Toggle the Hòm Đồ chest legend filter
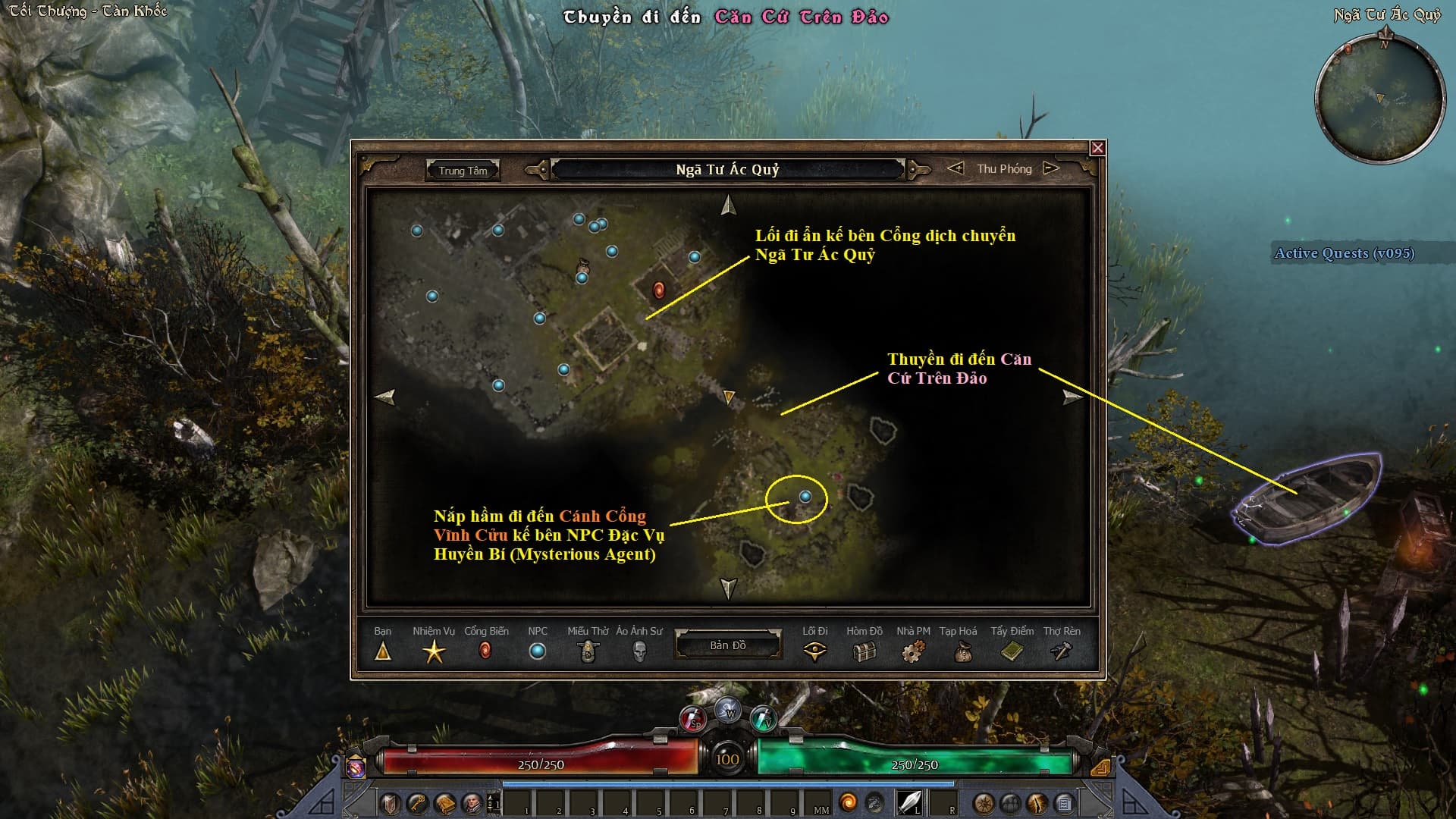The height and width of the screenshot is (819, 1456). pos(864,651)
